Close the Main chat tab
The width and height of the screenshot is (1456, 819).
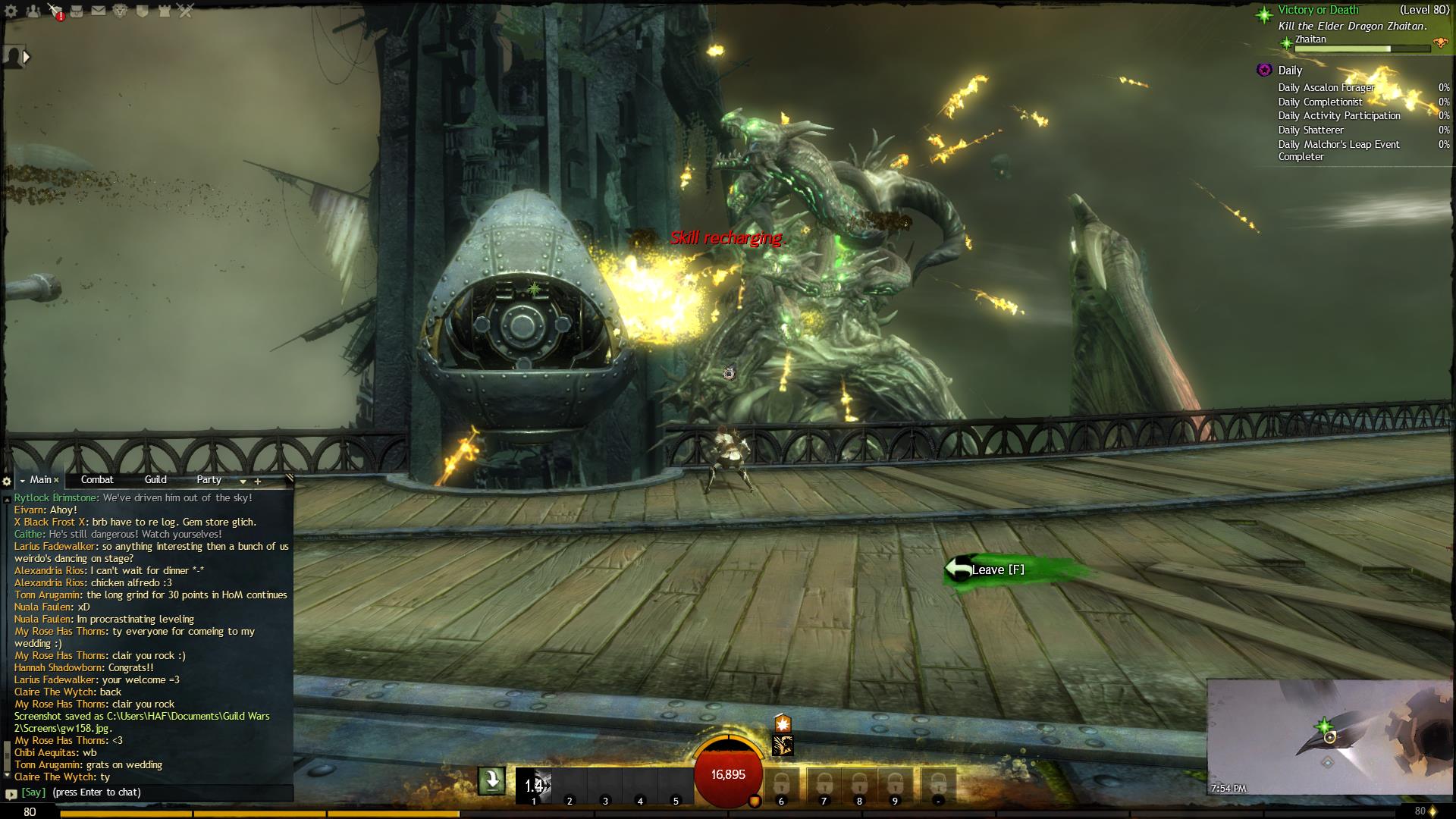point(56,480)
